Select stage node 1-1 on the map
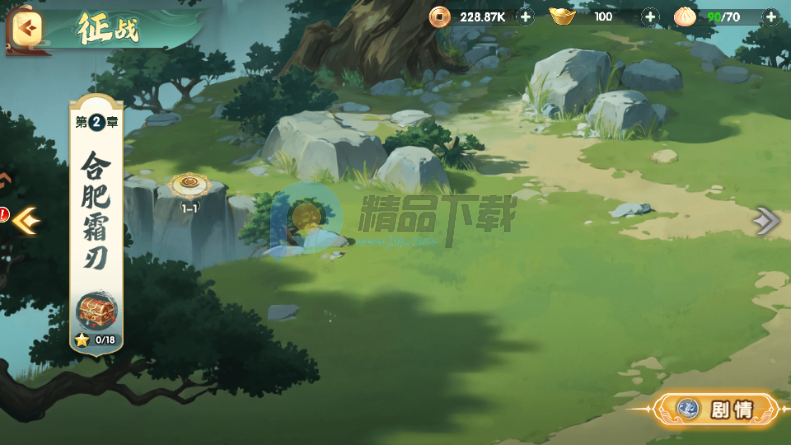Screen dimensions: 791x445 (x=189, y=186)
